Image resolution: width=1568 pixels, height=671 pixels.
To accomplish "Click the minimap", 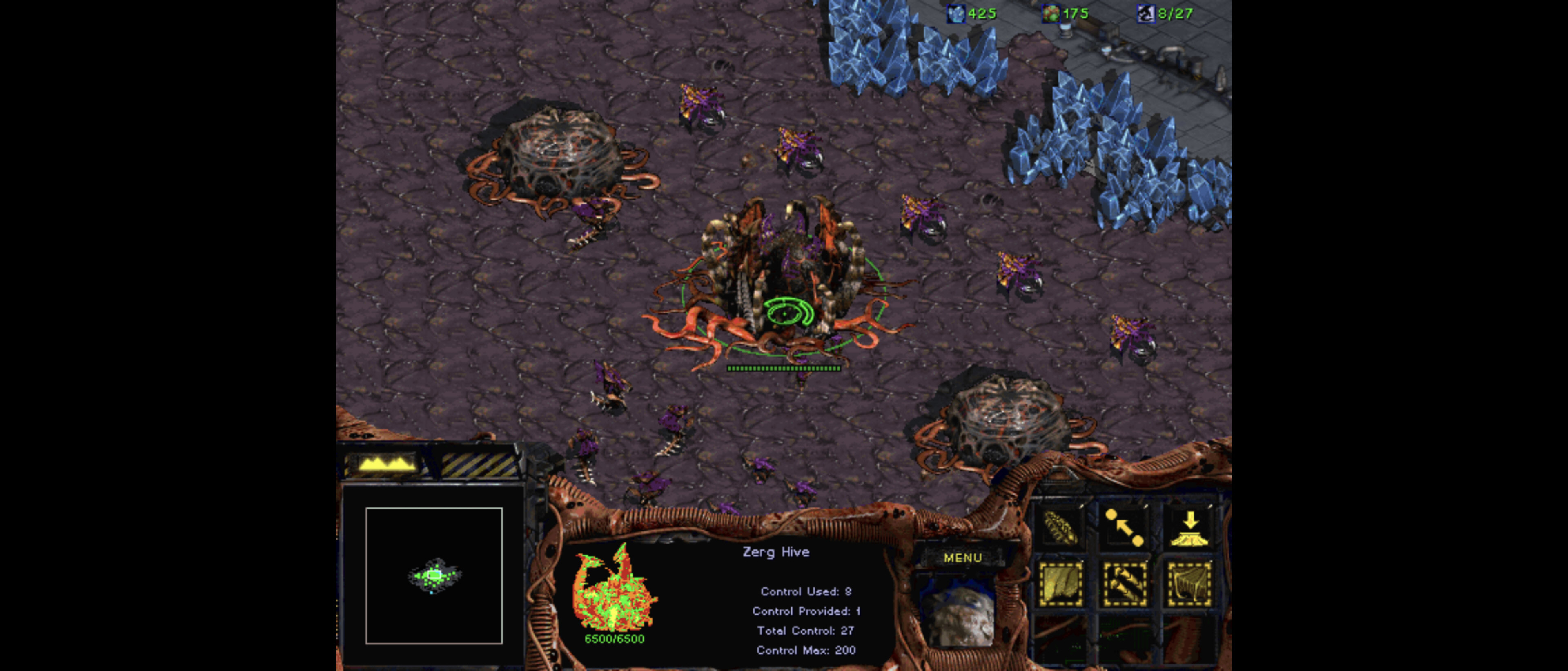I will 433,575.
